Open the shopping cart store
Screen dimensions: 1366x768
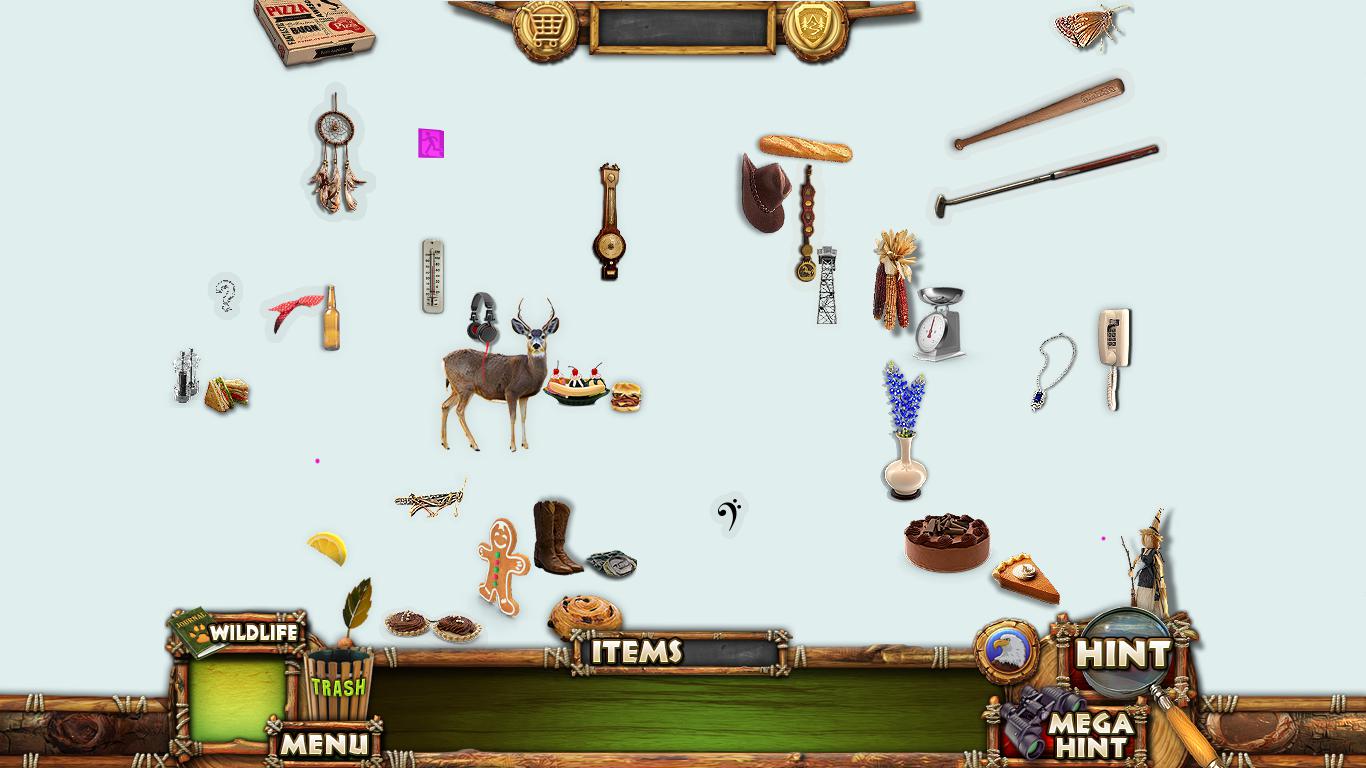pyautogui.click(x=545, y=30)
